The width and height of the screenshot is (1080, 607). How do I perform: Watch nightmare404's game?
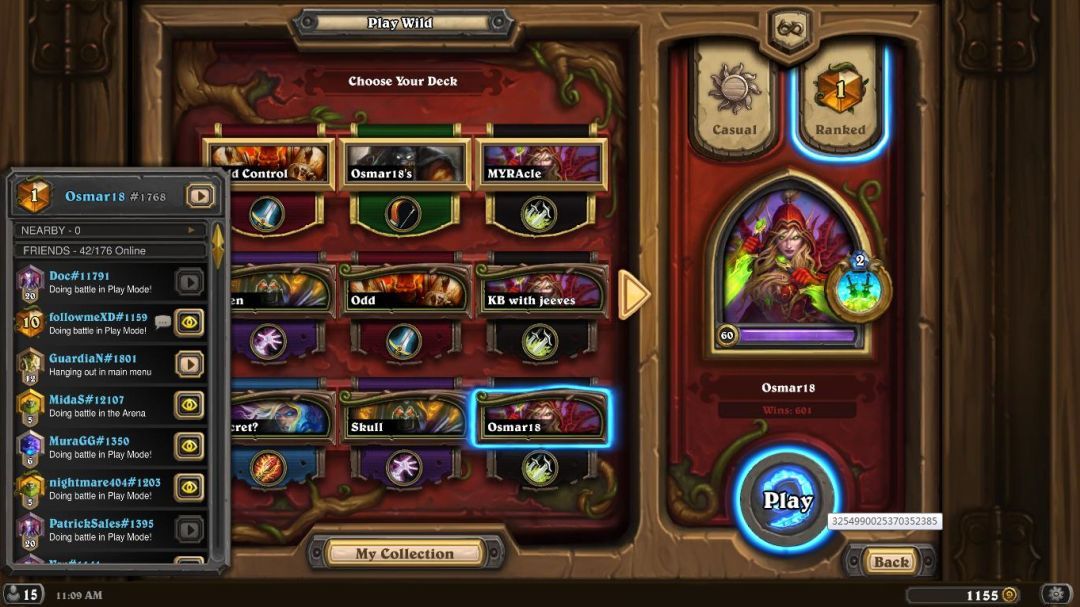(x=189, y=487)
